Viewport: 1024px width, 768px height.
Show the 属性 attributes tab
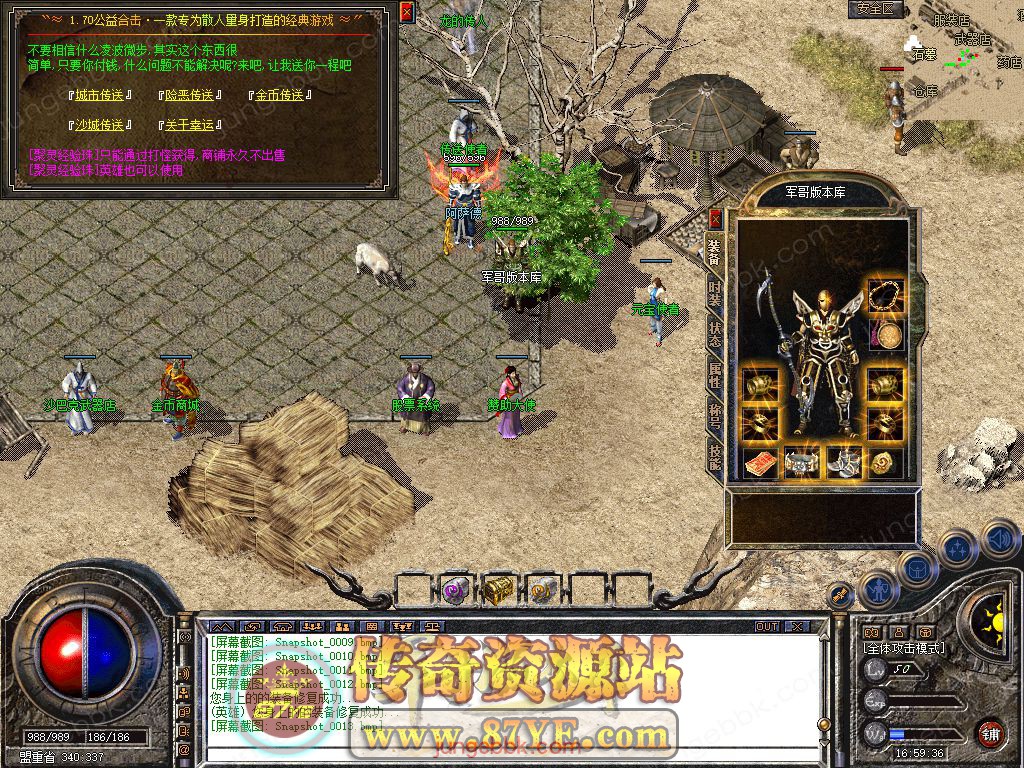click(715, 374)
